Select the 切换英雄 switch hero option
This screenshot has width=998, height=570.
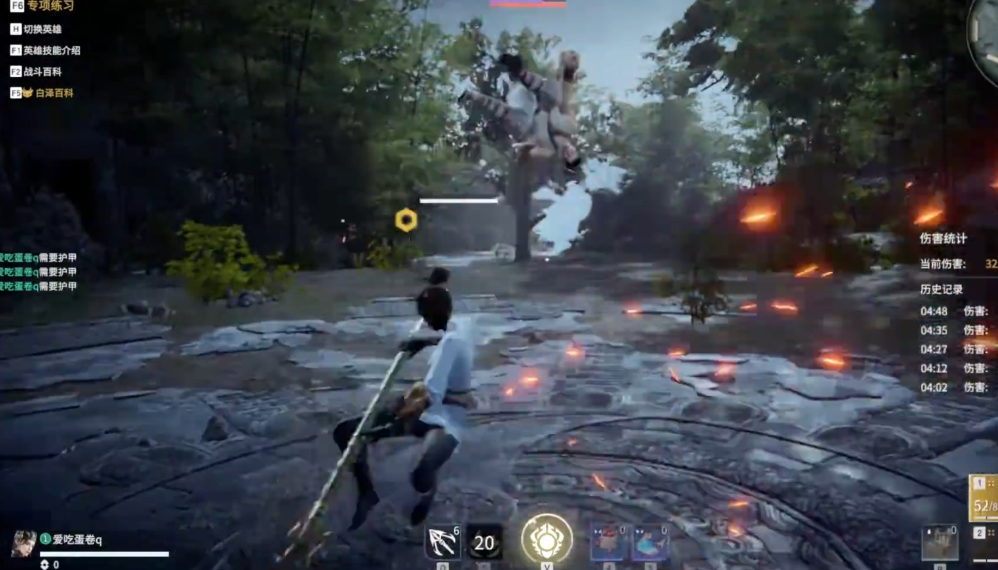coord(41,29)
